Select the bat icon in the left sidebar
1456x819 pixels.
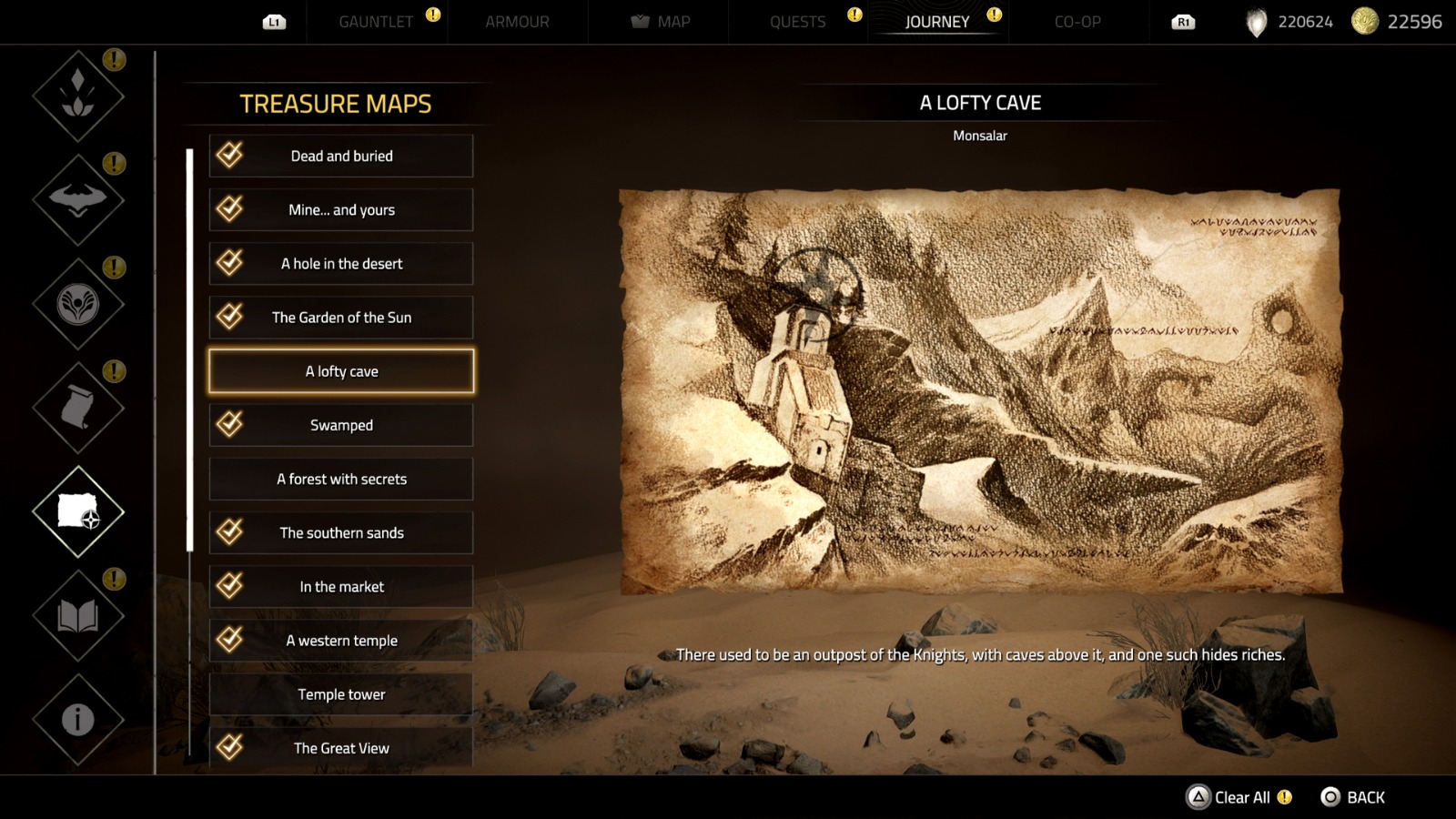(x=76, y=200)
